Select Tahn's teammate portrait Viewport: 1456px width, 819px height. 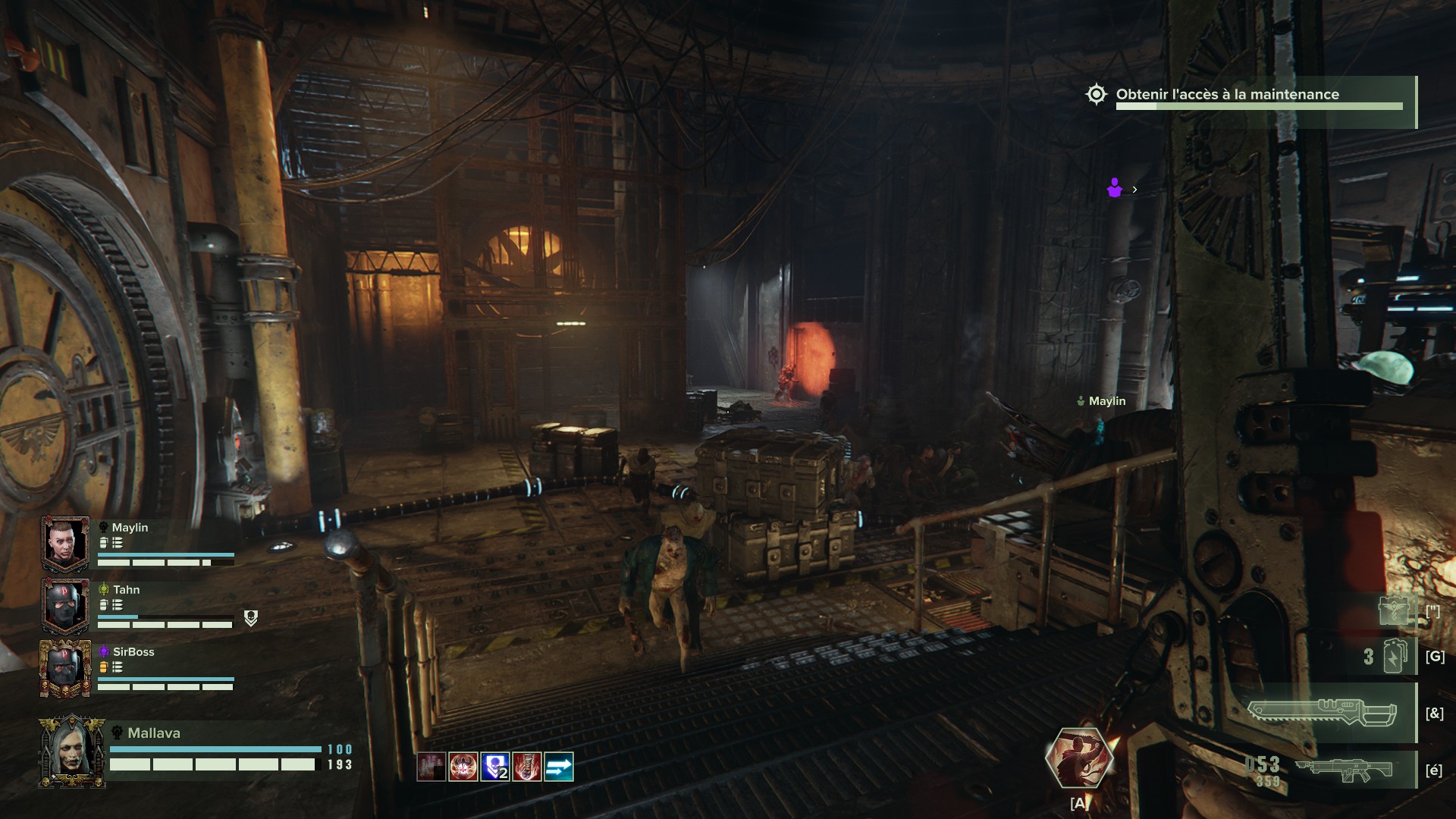click(x=65, y=605)
